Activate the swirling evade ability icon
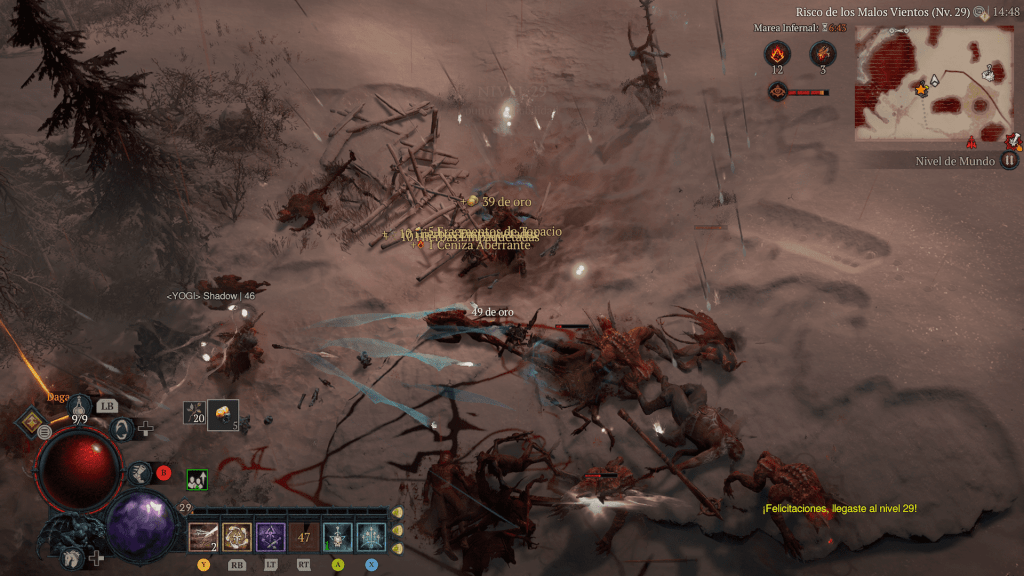Screen dimensions: 1024x576 tap(123, 430)
